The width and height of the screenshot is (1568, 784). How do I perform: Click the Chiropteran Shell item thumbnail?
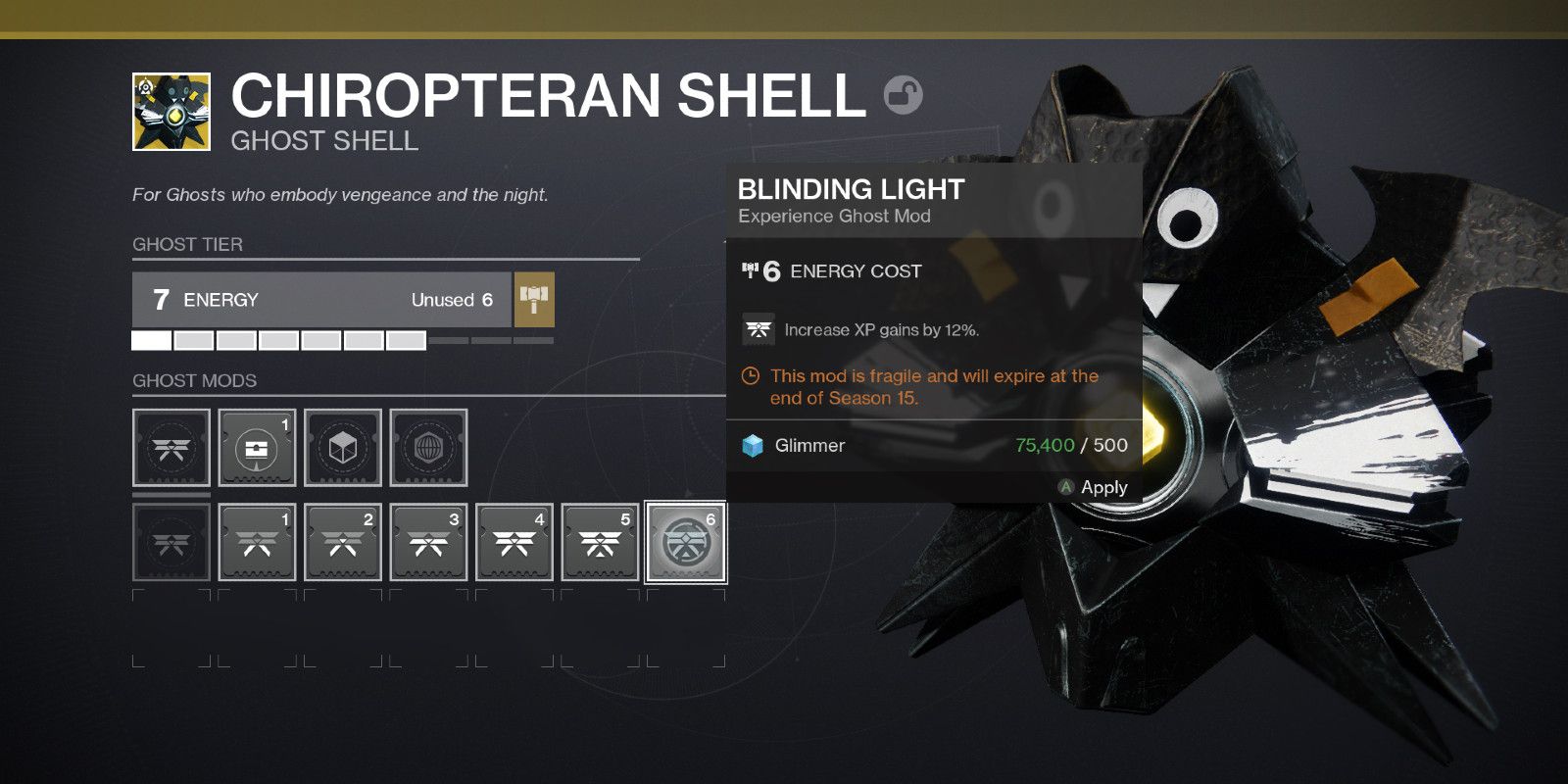pos(171,112)
